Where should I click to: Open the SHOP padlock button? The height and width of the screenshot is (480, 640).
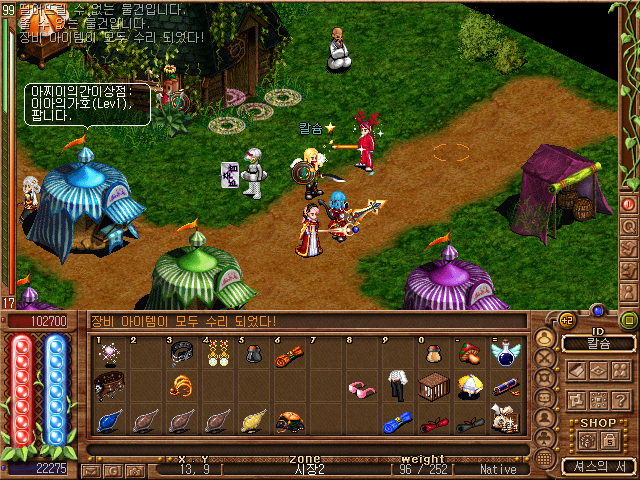[610, 441]
